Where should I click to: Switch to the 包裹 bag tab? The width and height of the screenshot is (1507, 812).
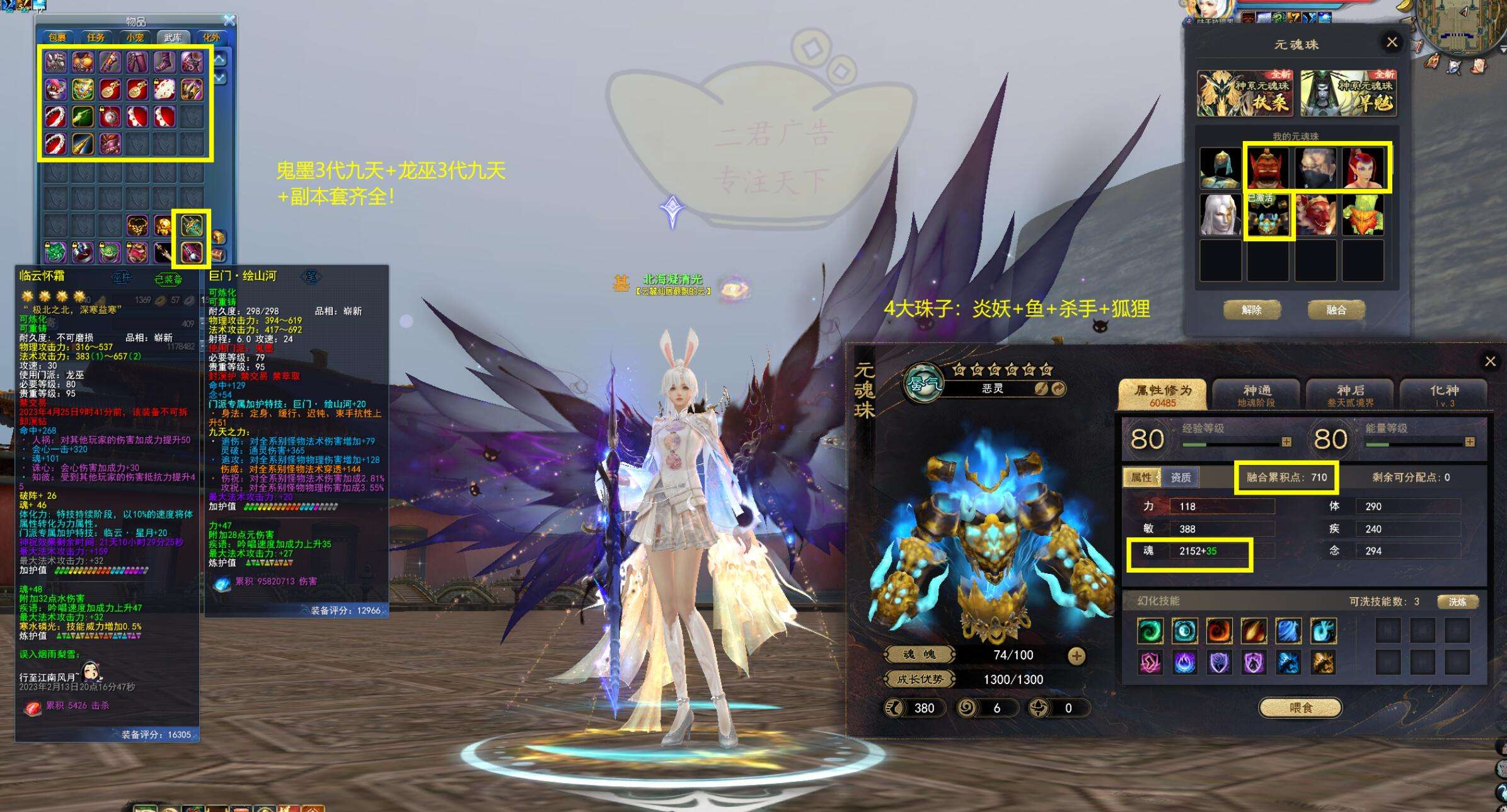[57, 38]
